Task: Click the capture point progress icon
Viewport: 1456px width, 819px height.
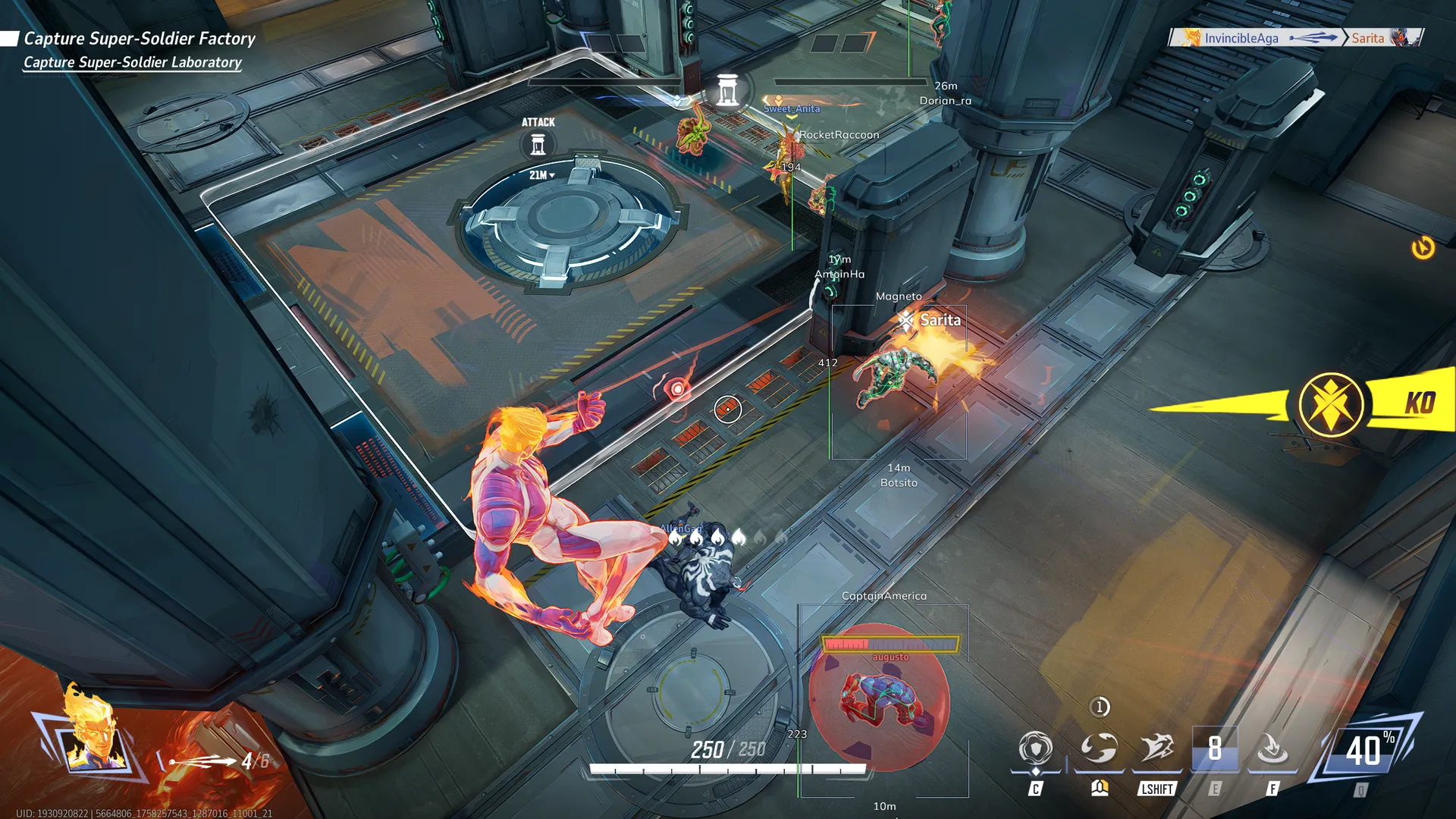Action: (x=727, y=91)
